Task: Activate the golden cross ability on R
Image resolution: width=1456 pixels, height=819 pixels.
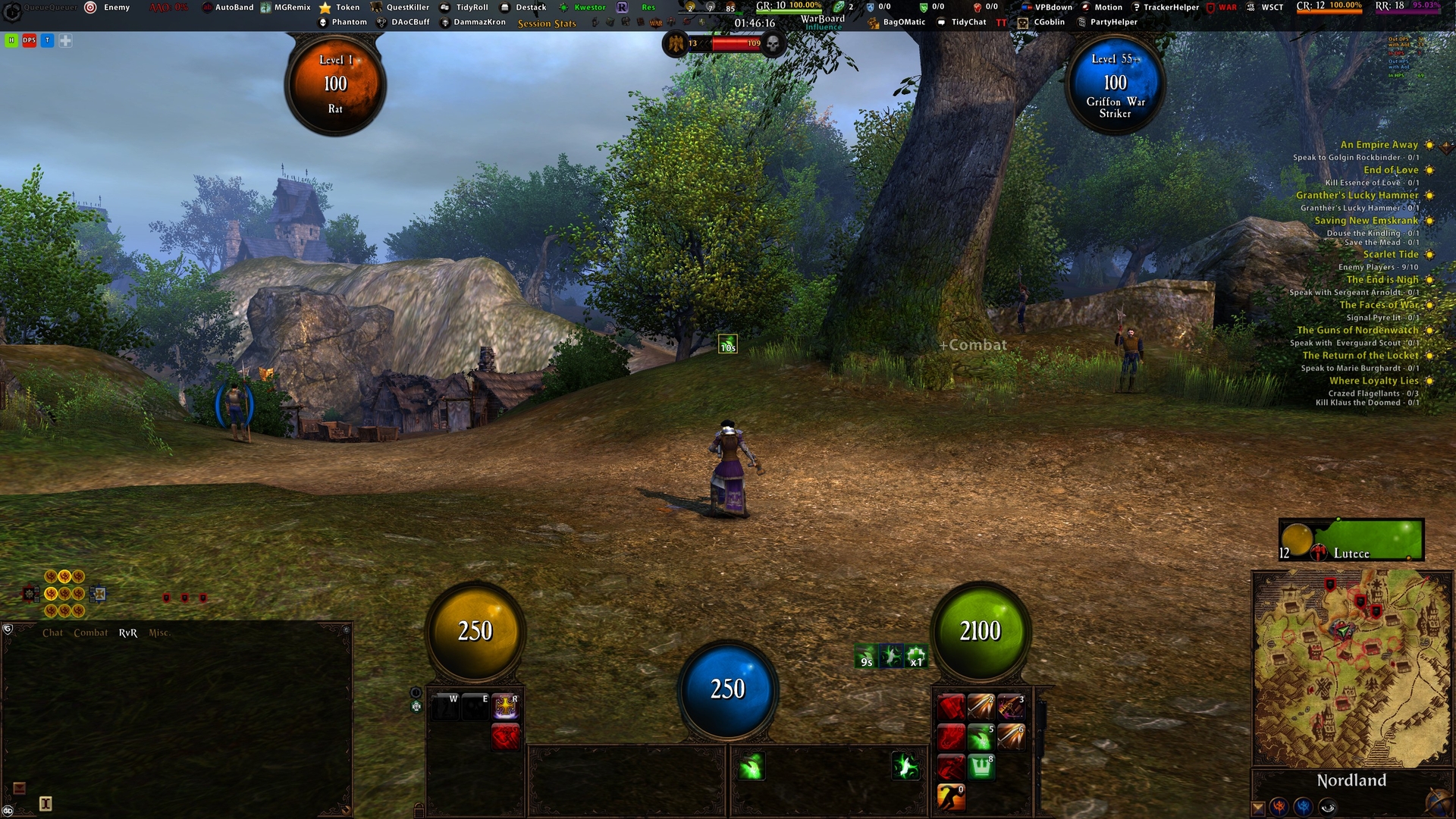Action: (x=505, y=707)
